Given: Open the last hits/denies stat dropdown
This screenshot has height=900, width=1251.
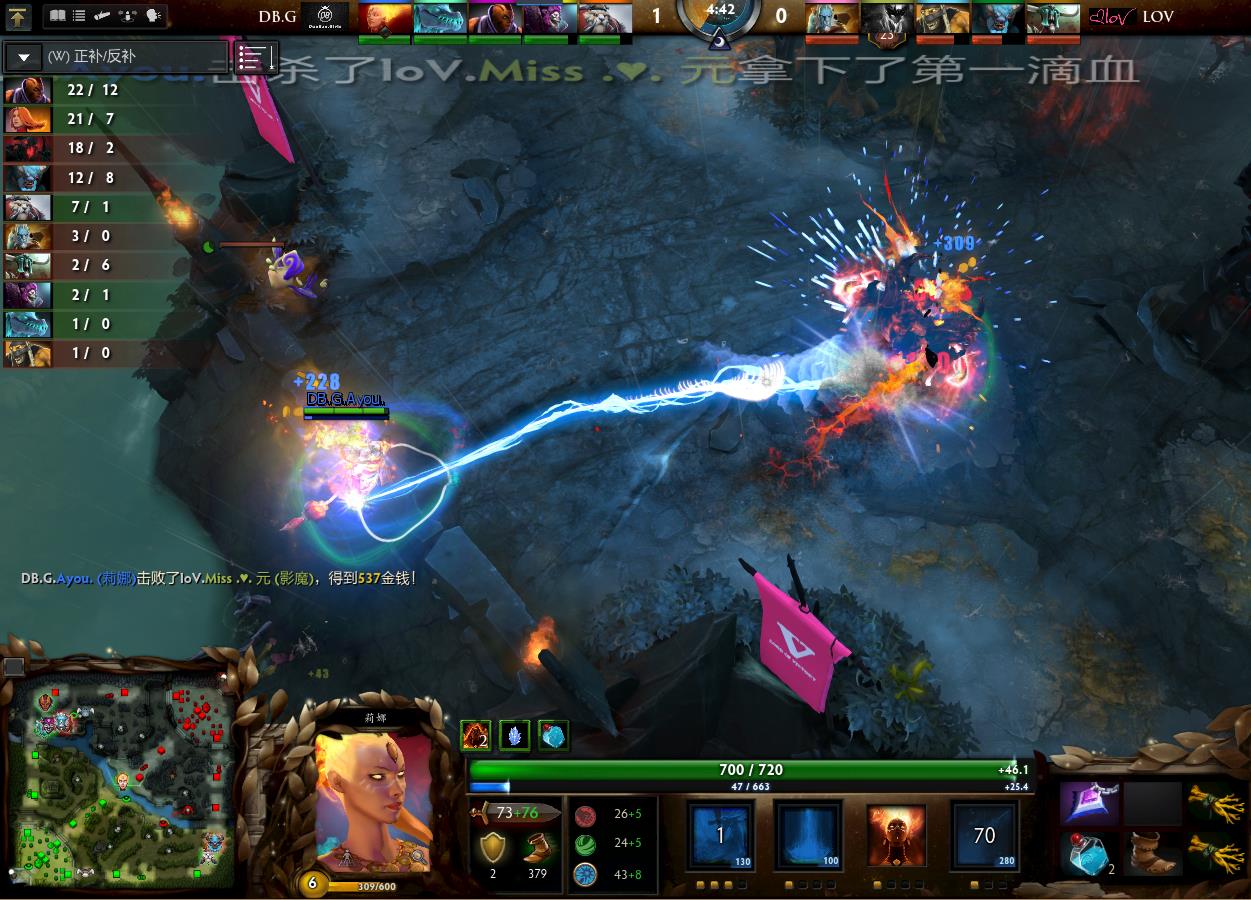Looking at the screenshot, I should [24, 57].
